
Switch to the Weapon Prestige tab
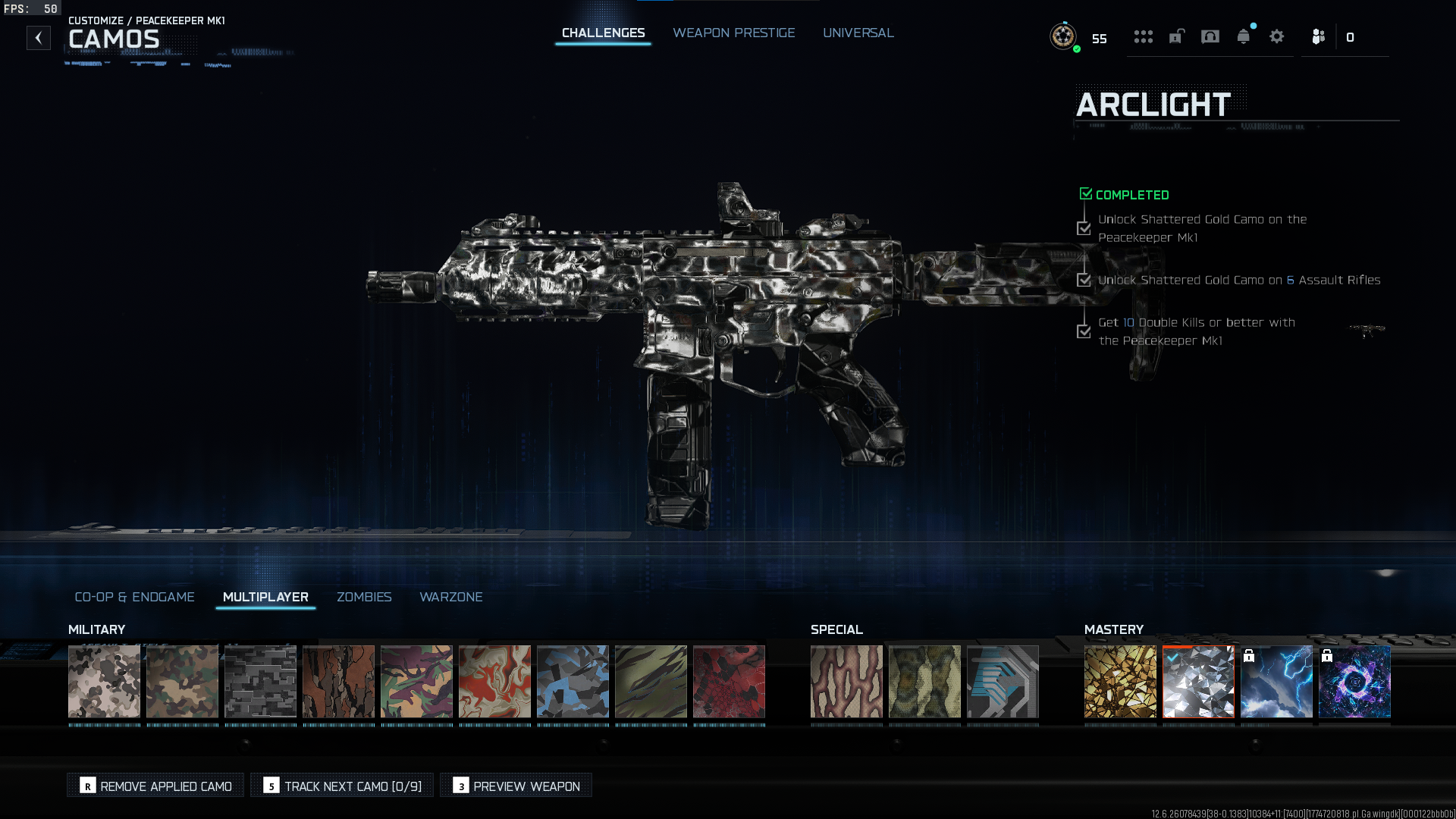(x=733, y=33)
